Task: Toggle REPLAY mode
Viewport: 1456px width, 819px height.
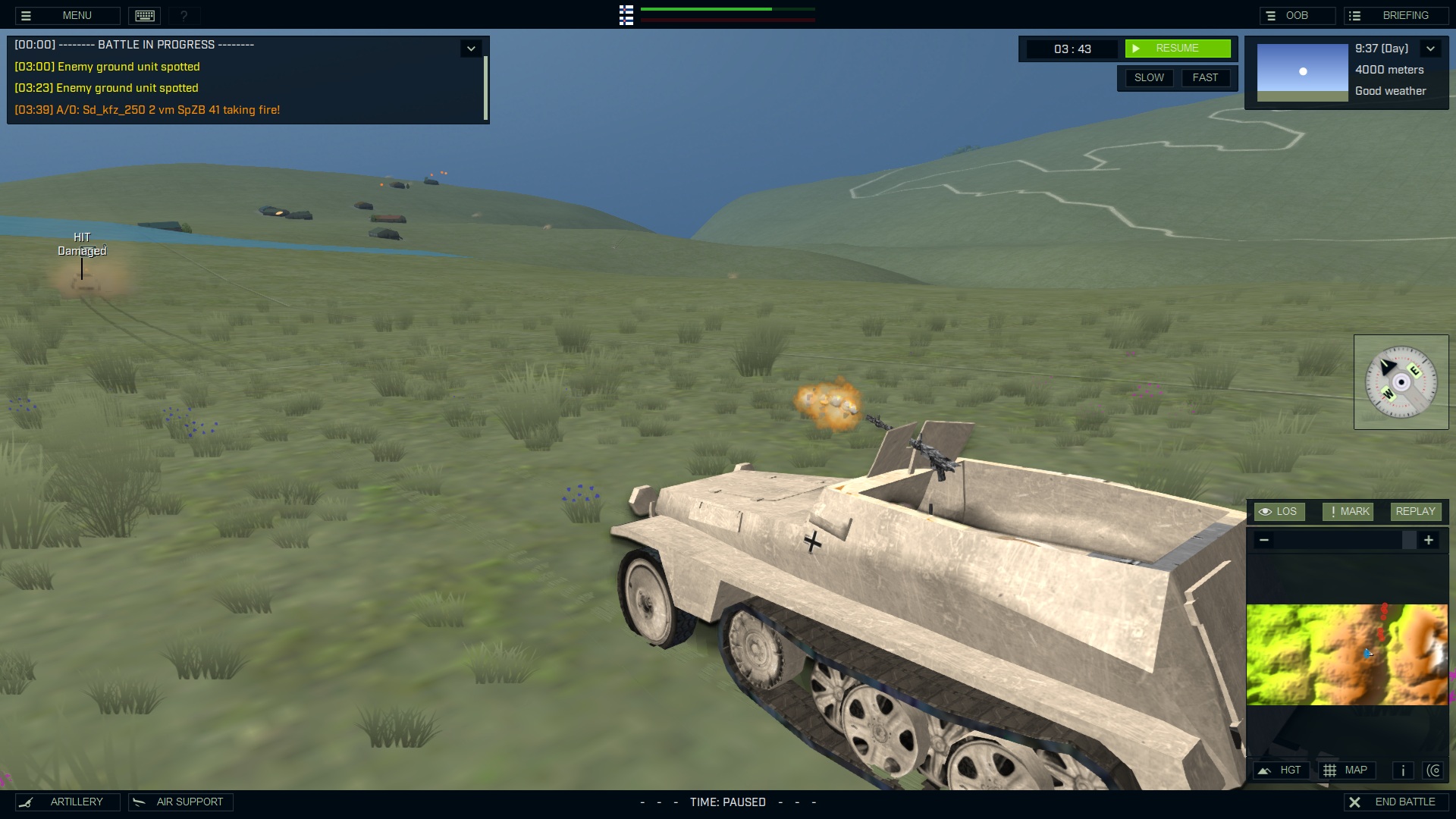Action: pos(1415,511)
